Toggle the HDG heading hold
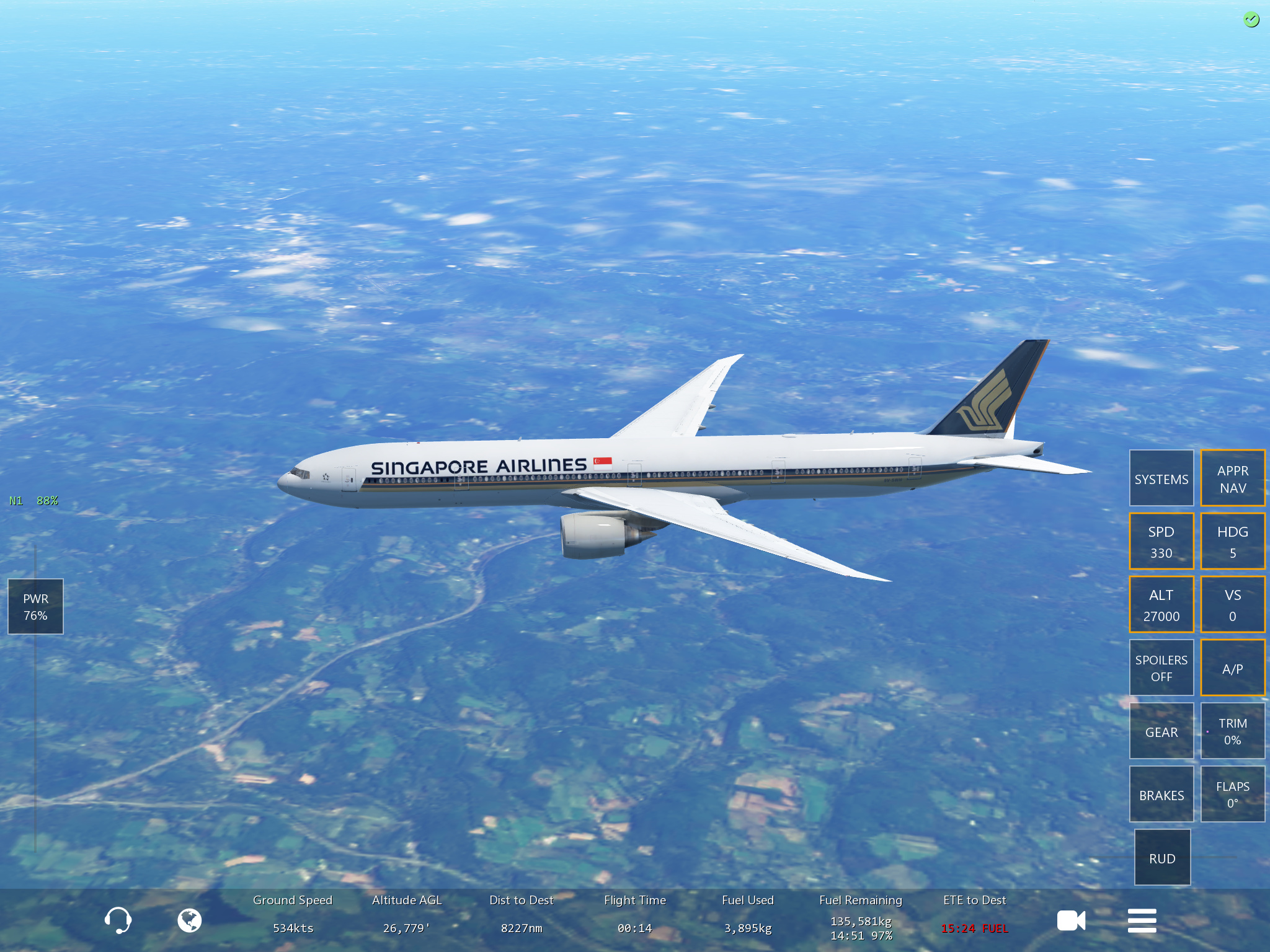1270x952 pixels. pos(1232,542)
